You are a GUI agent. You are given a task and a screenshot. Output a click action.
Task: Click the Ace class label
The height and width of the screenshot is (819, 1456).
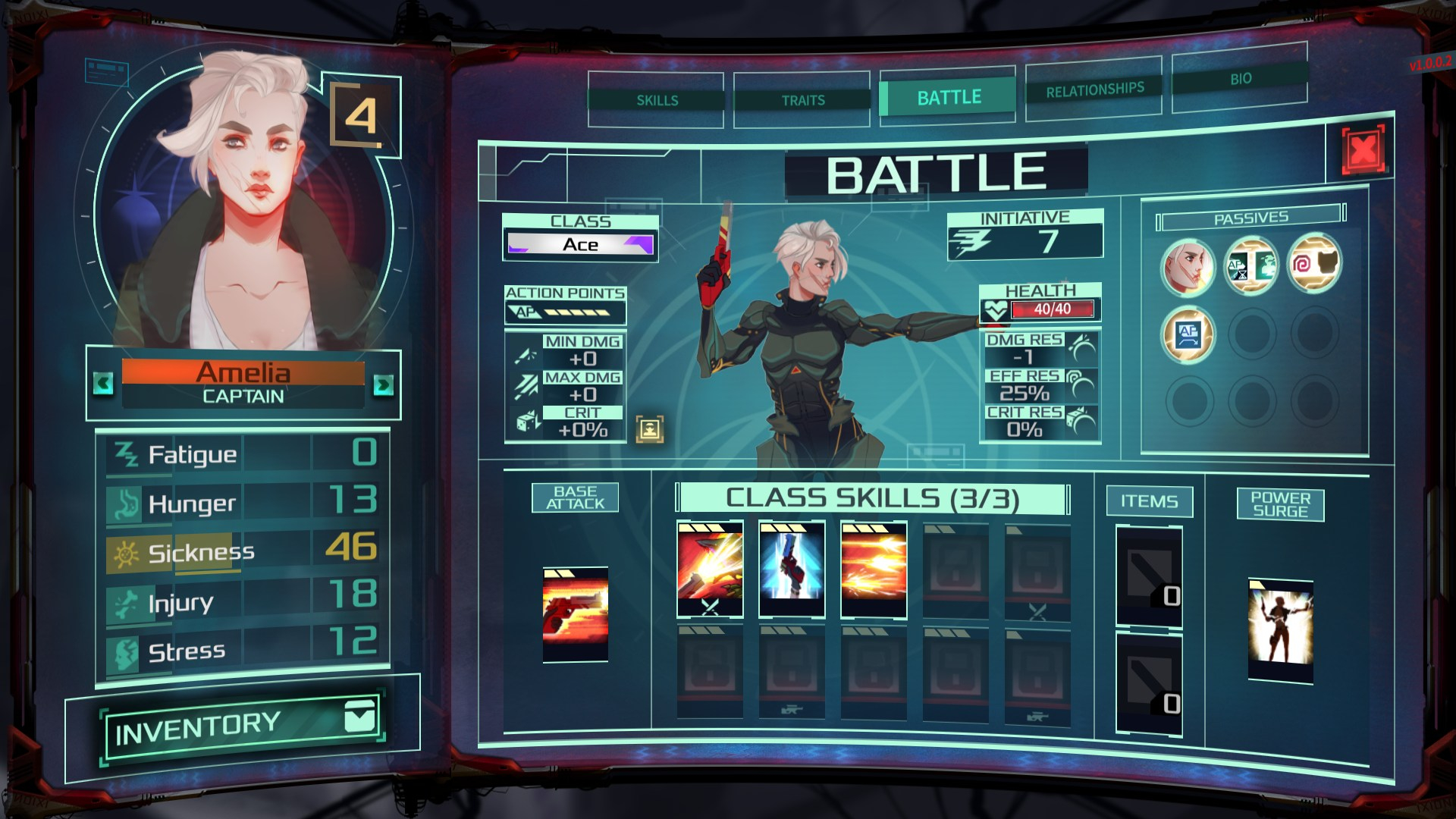point(580,244)
